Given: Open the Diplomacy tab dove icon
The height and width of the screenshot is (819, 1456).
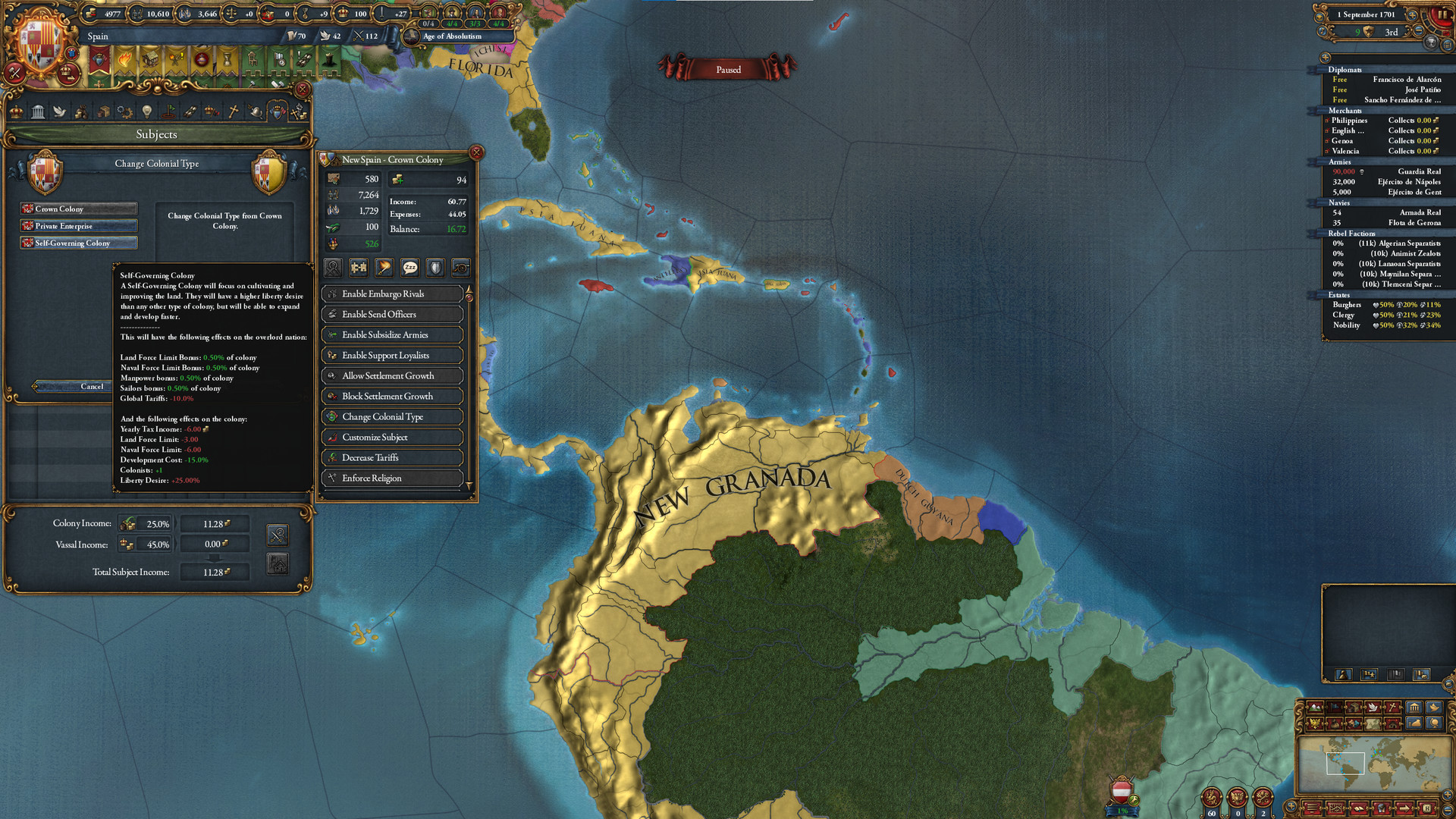Looking at the screenshot, I should (60, 111).
